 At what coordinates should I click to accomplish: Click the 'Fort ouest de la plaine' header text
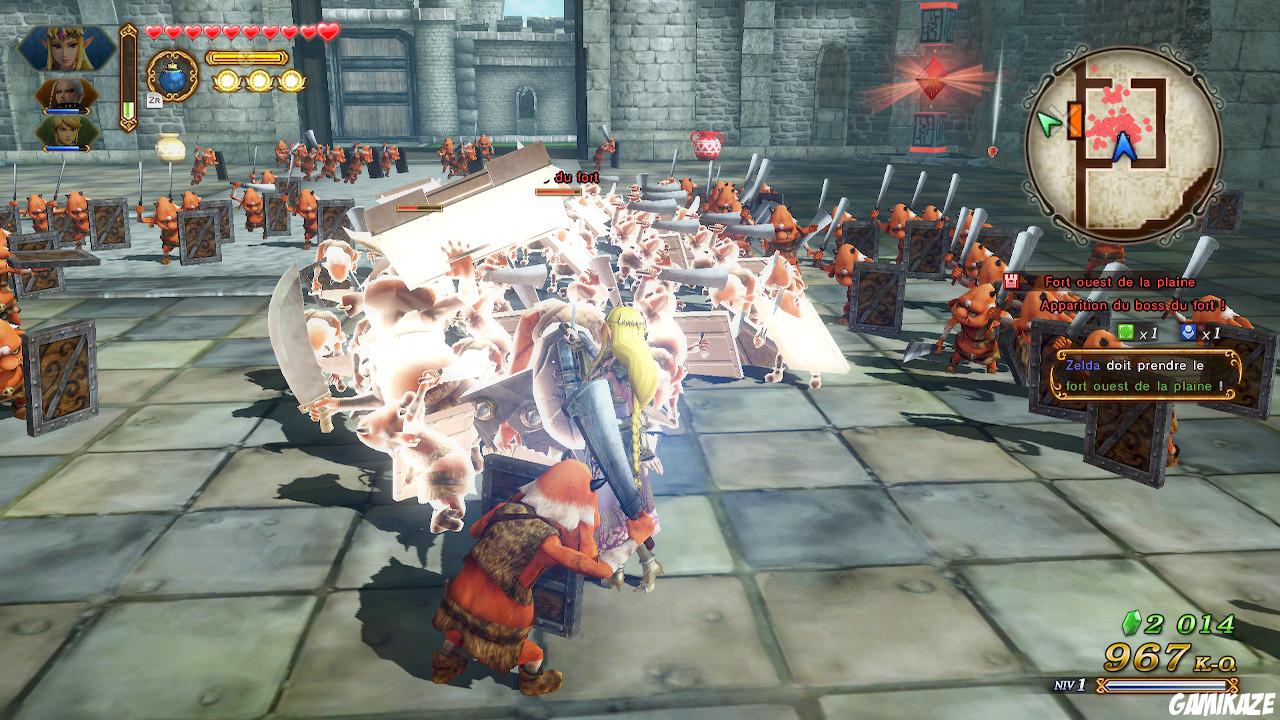(x=1120, y=282)
